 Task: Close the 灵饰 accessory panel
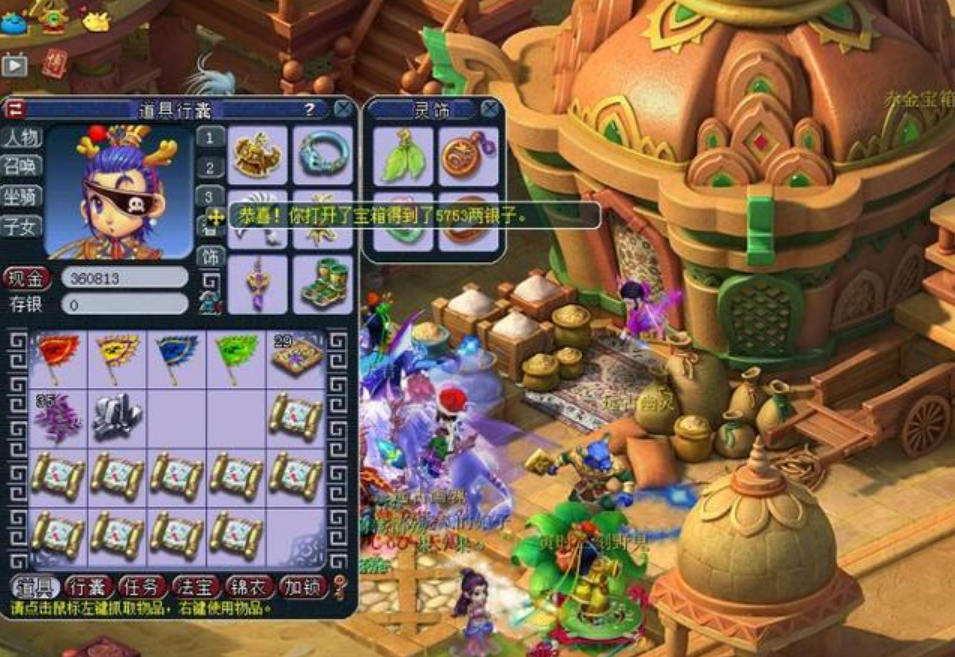coord(490,108)
